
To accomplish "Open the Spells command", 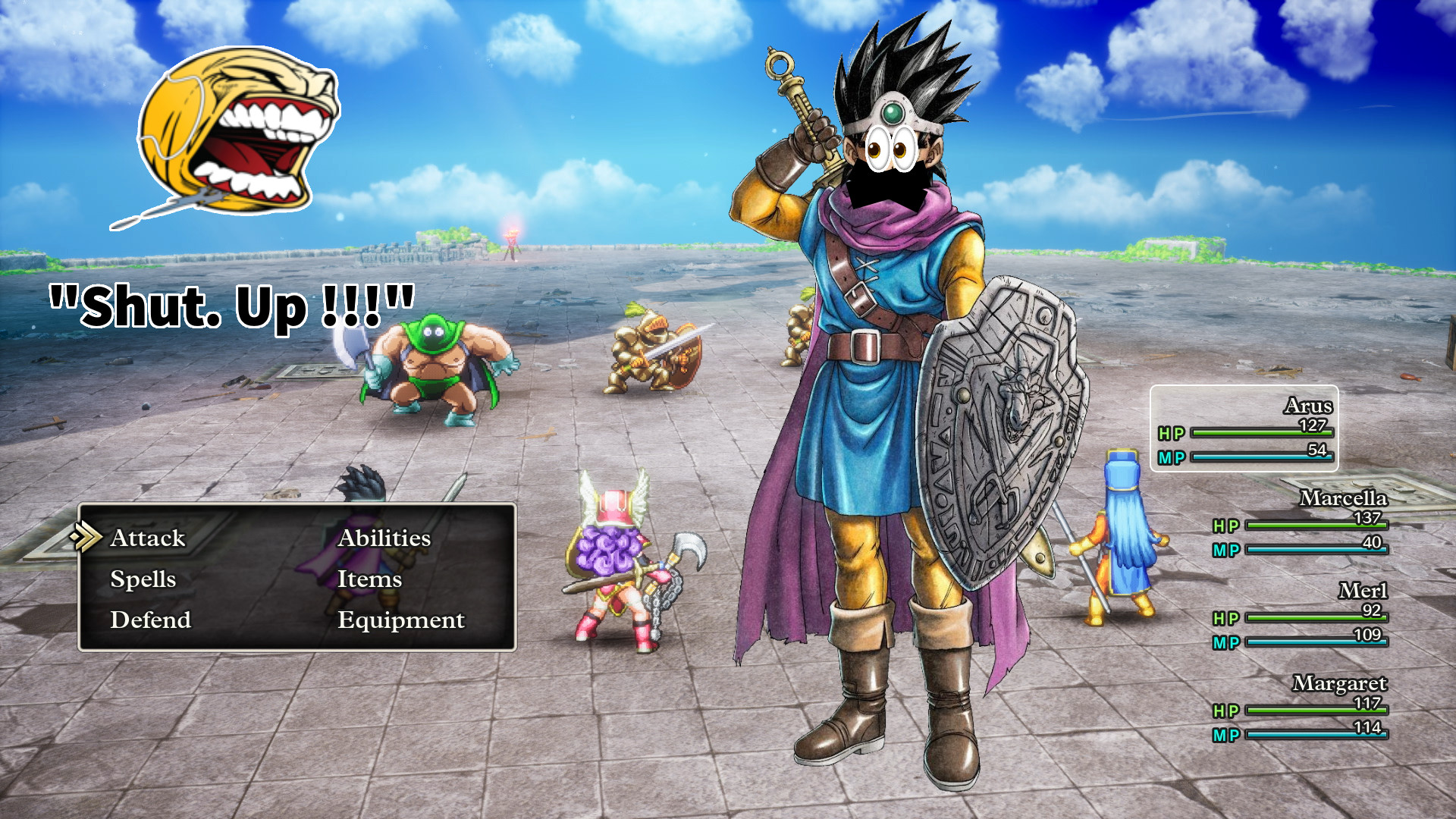I will click(143, 579).
